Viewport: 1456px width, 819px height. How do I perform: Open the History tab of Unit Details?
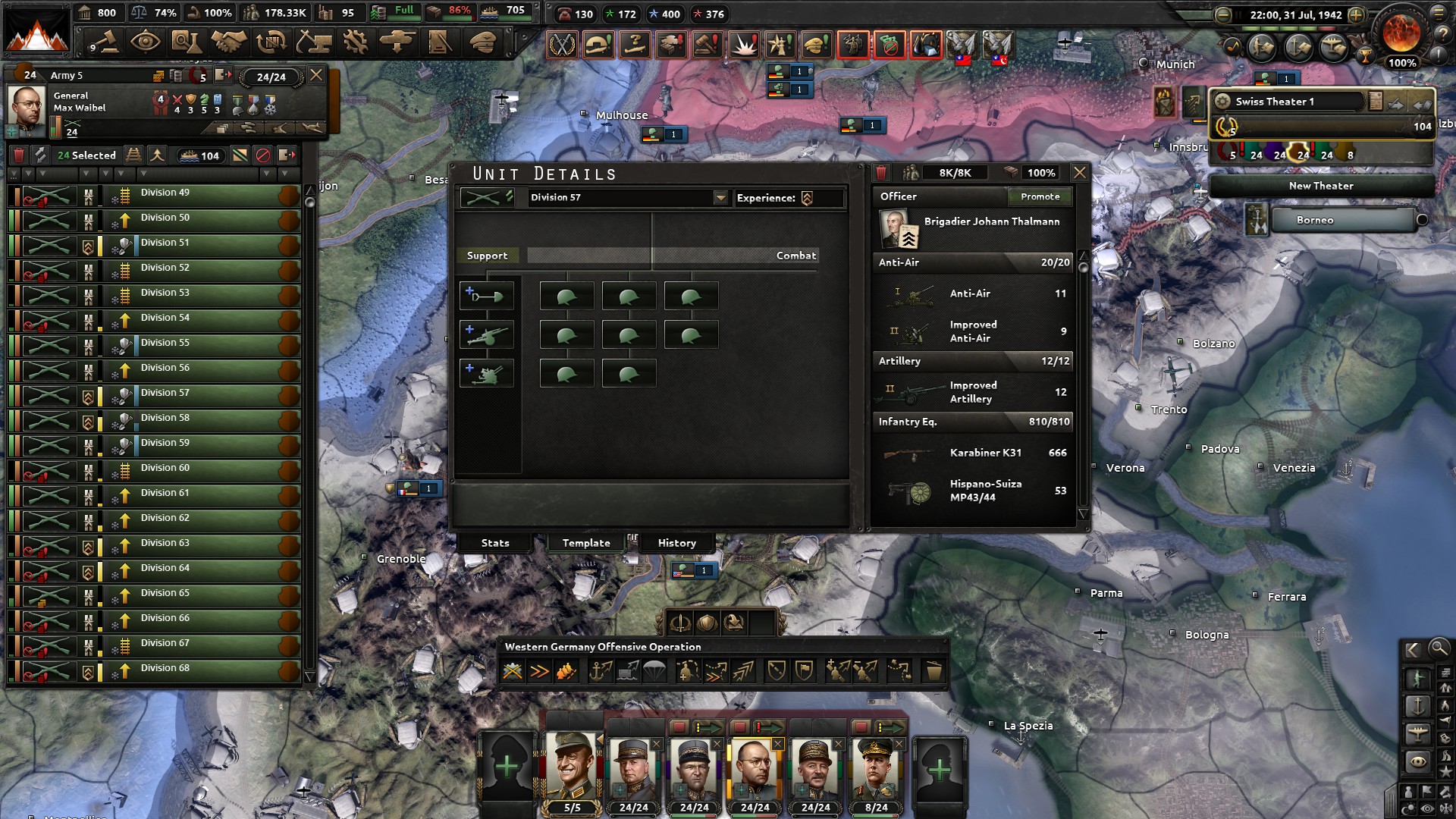click(x=675, y=543)
